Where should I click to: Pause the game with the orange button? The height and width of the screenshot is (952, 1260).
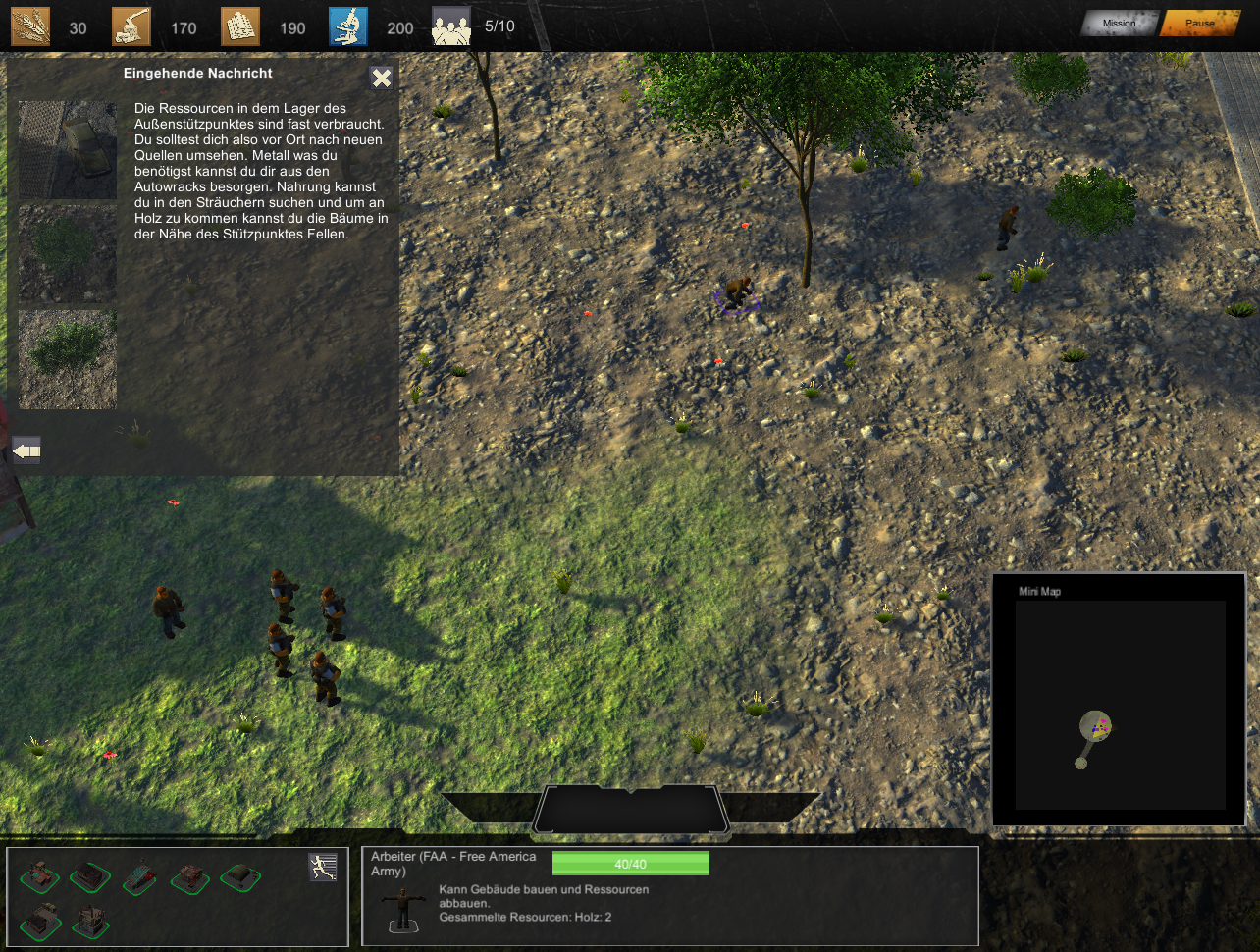1199,24
